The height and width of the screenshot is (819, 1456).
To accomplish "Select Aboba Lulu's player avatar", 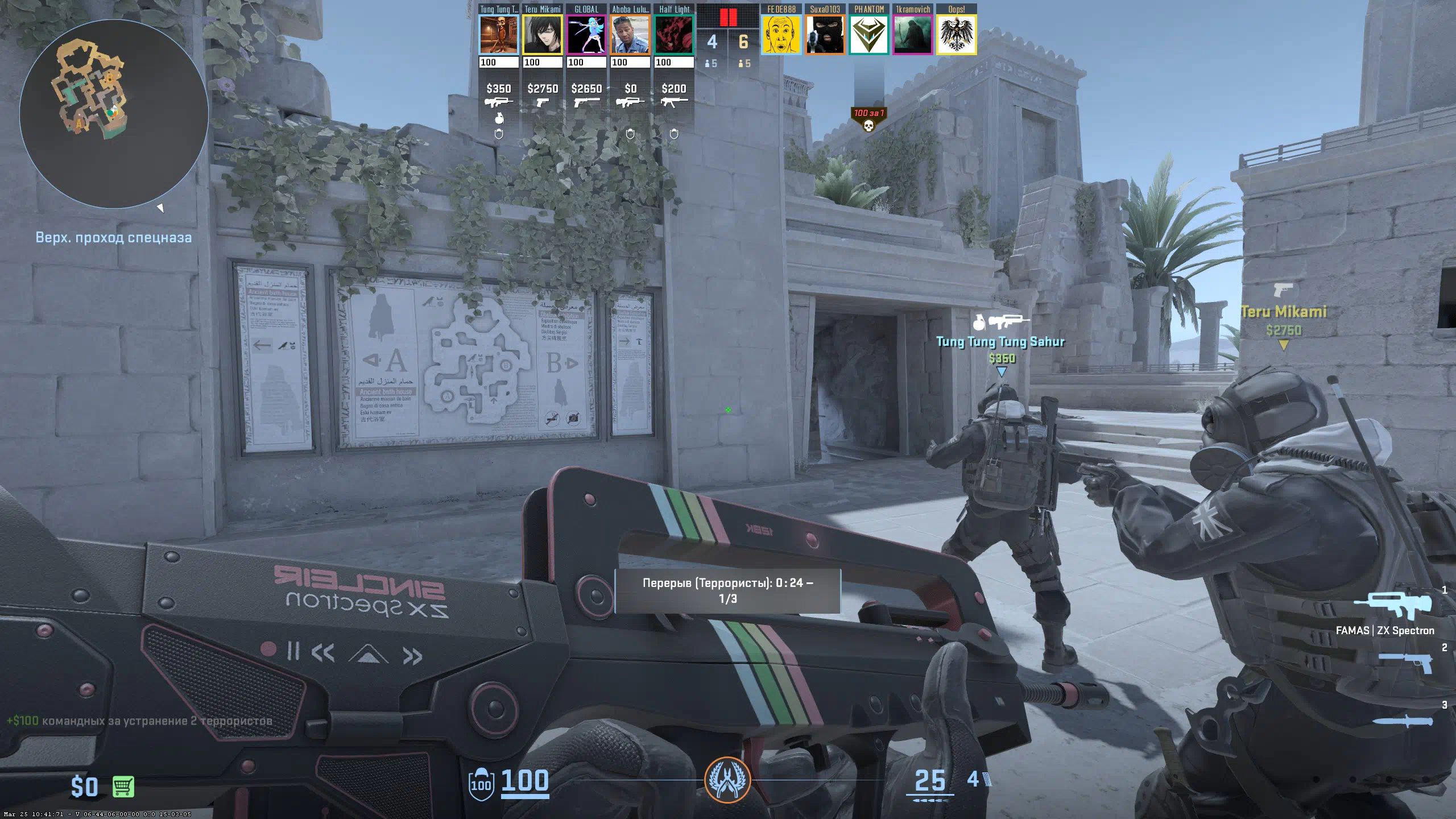I will [630, 35].
